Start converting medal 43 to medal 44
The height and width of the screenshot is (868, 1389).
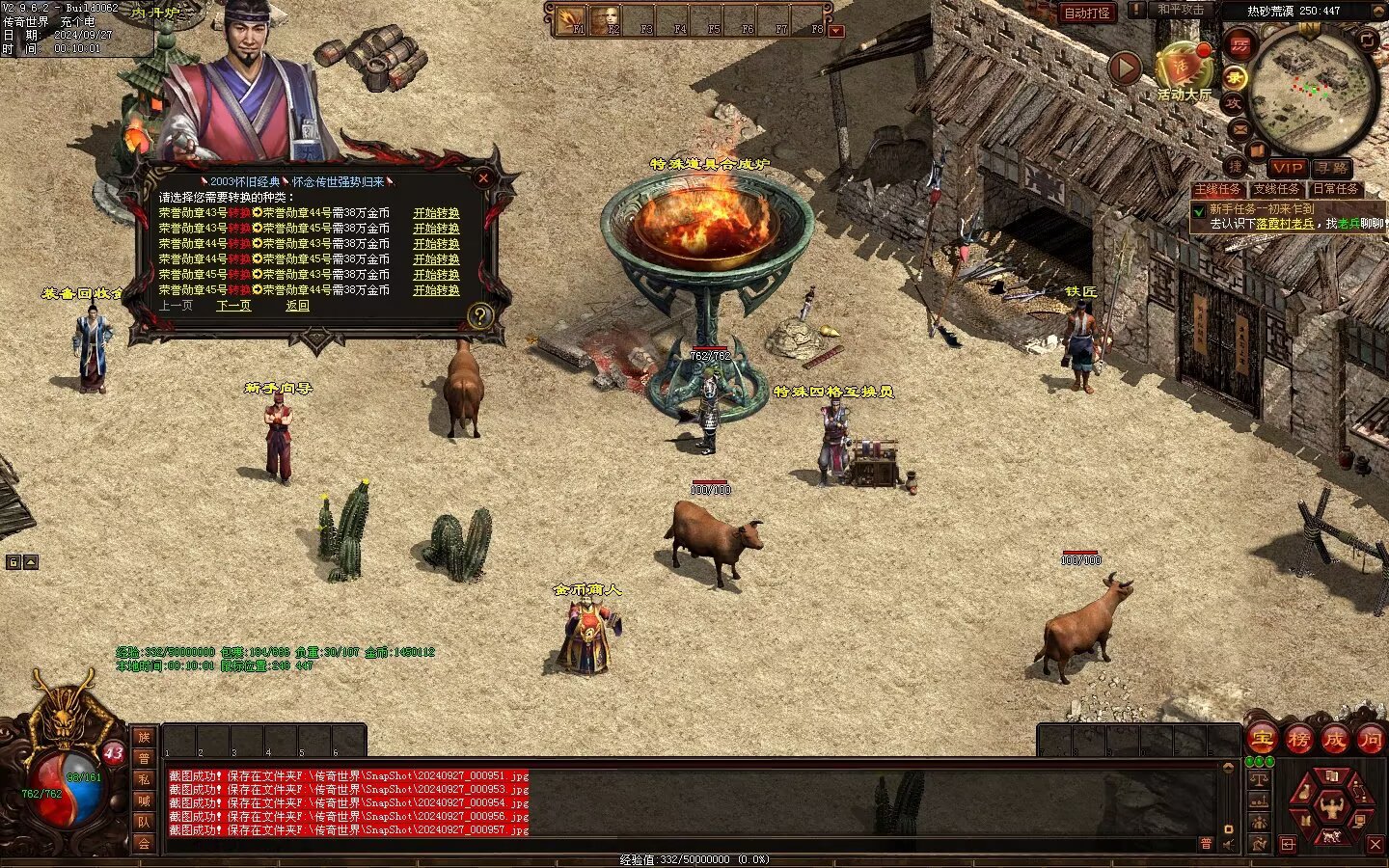click(x=436, y=213)
